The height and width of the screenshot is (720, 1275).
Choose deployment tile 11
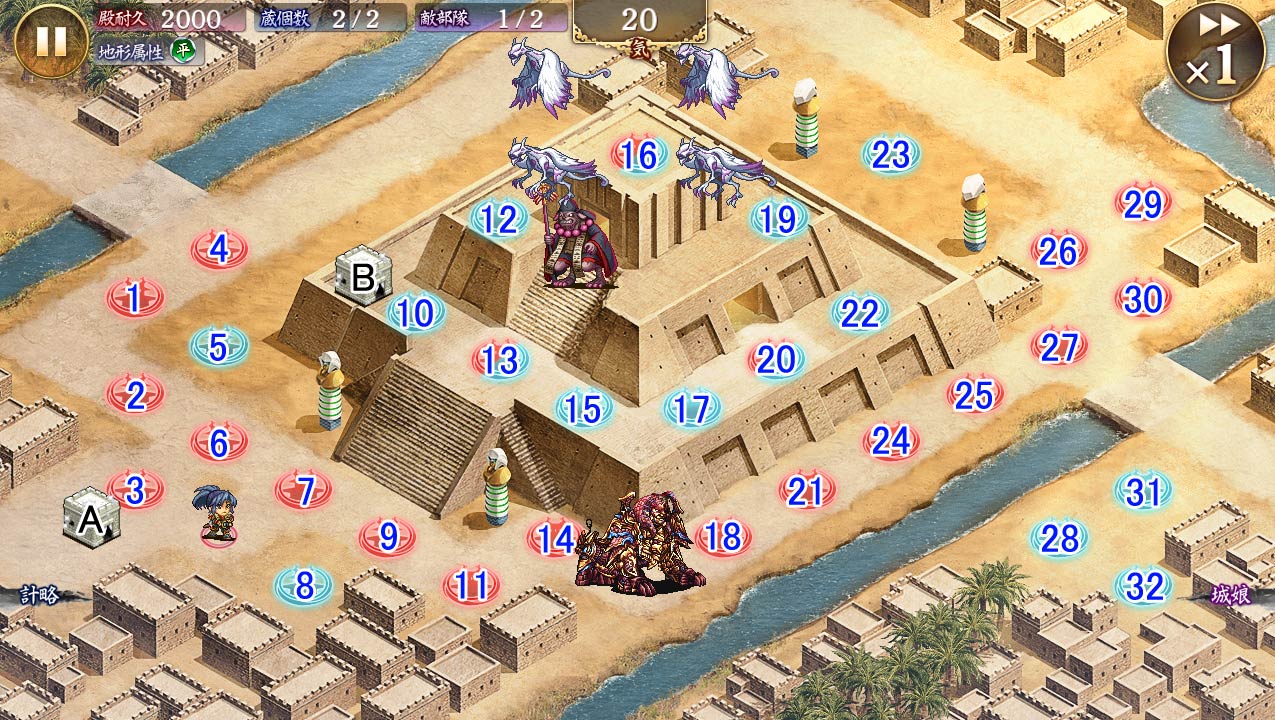coord(471,585)
